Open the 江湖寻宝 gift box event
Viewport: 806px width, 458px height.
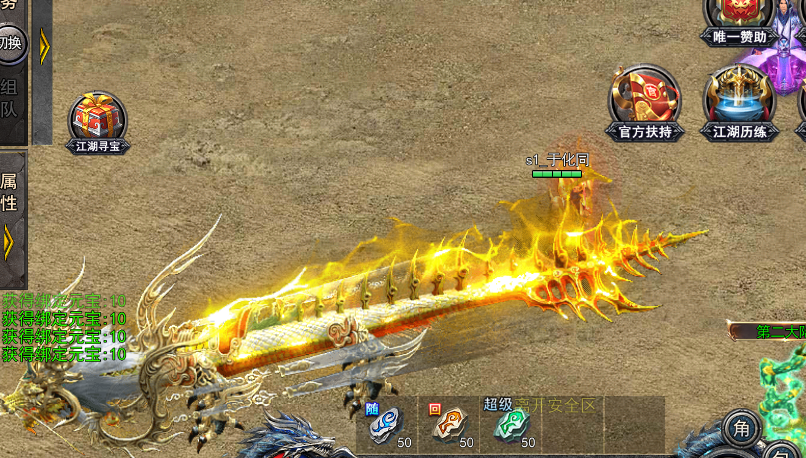coord(98,122)
